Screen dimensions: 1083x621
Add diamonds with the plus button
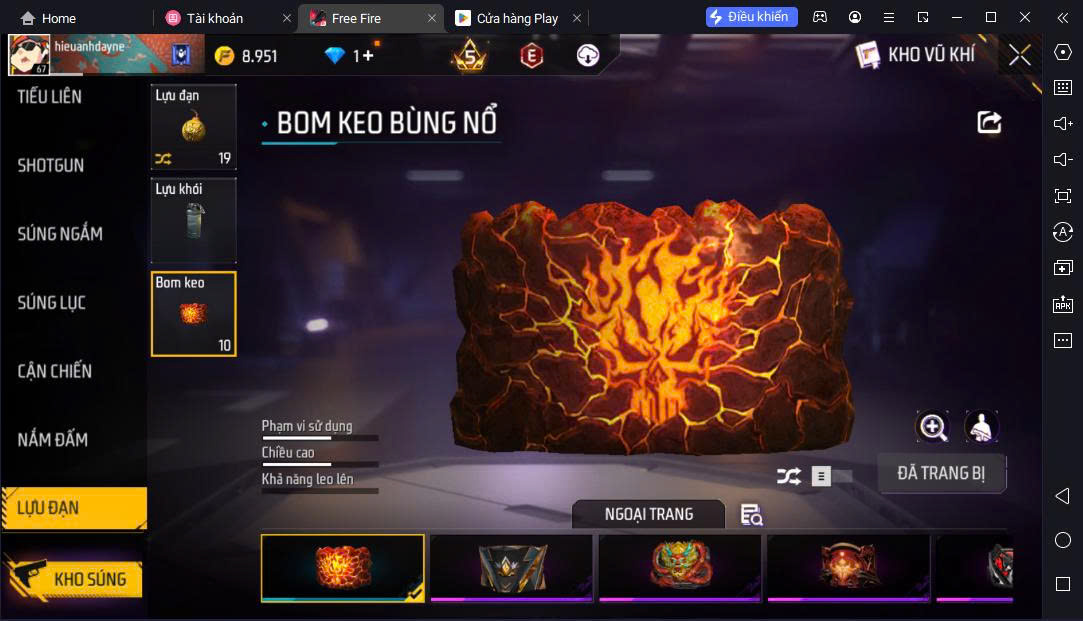[367, 56]
